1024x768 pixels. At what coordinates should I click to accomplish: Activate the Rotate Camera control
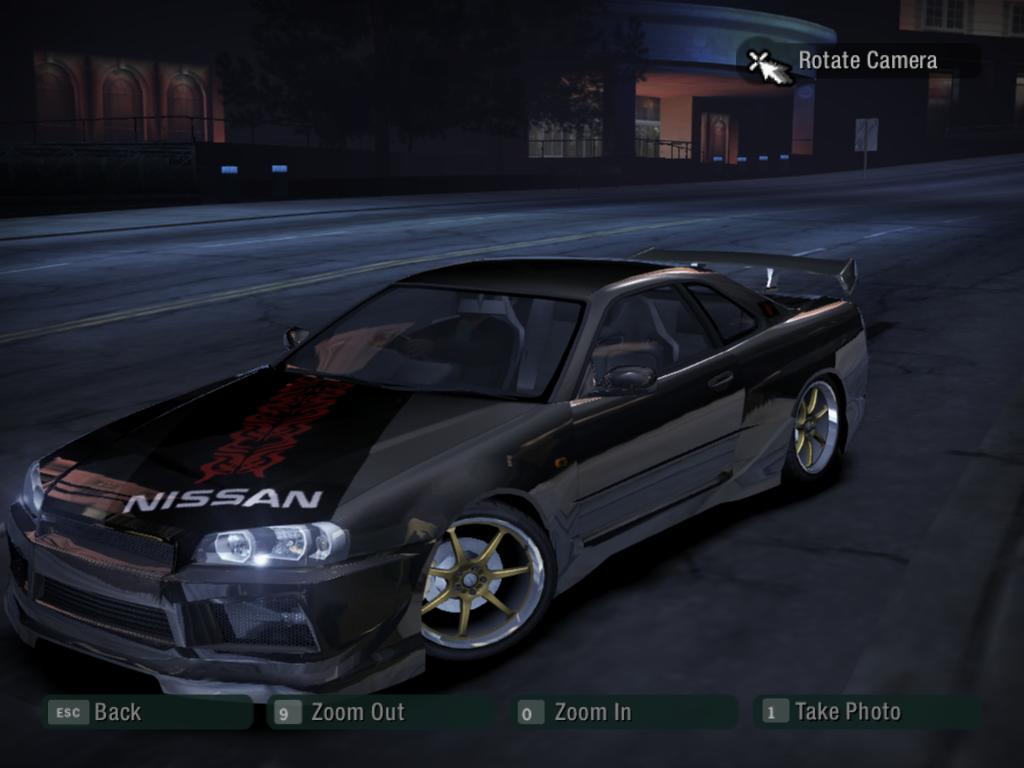point(858,61)
